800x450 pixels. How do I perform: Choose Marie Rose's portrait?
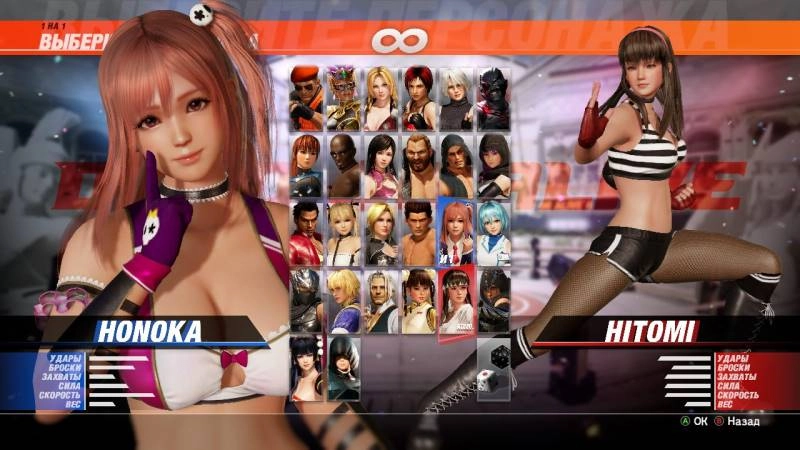point(345,232)
